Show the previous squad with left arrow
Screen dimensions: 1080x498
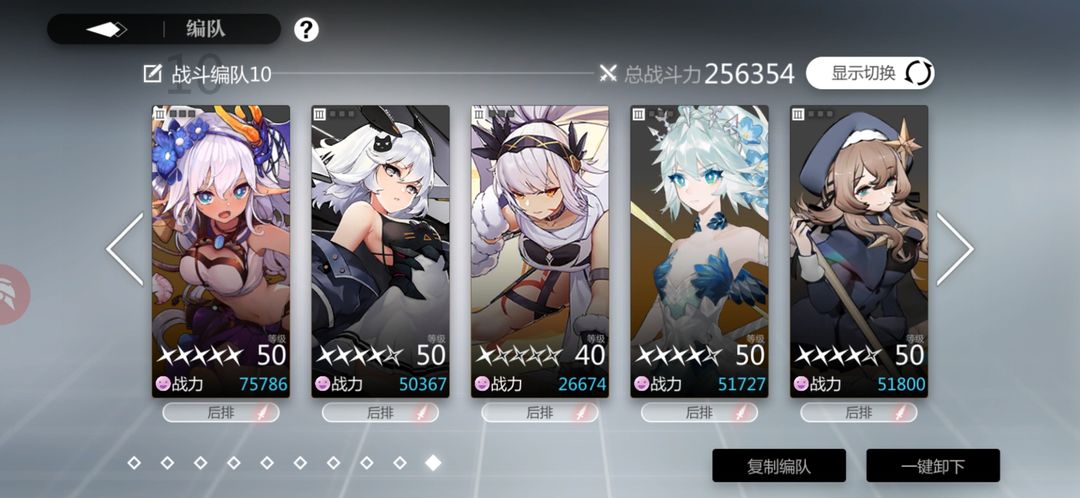125,249
